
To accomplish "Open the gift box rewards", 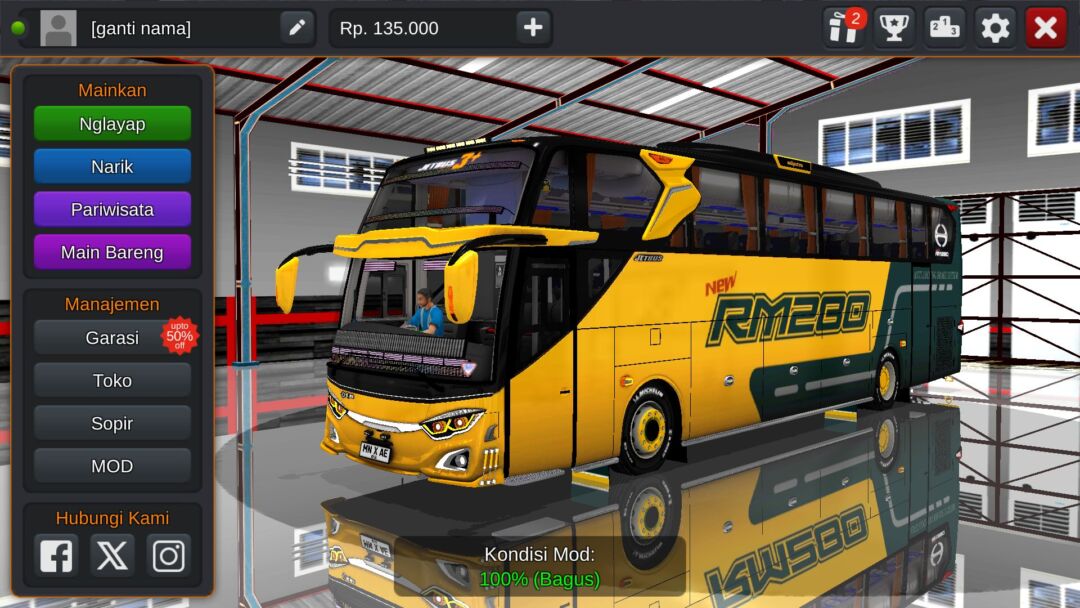I will click(x=844, y=28).
